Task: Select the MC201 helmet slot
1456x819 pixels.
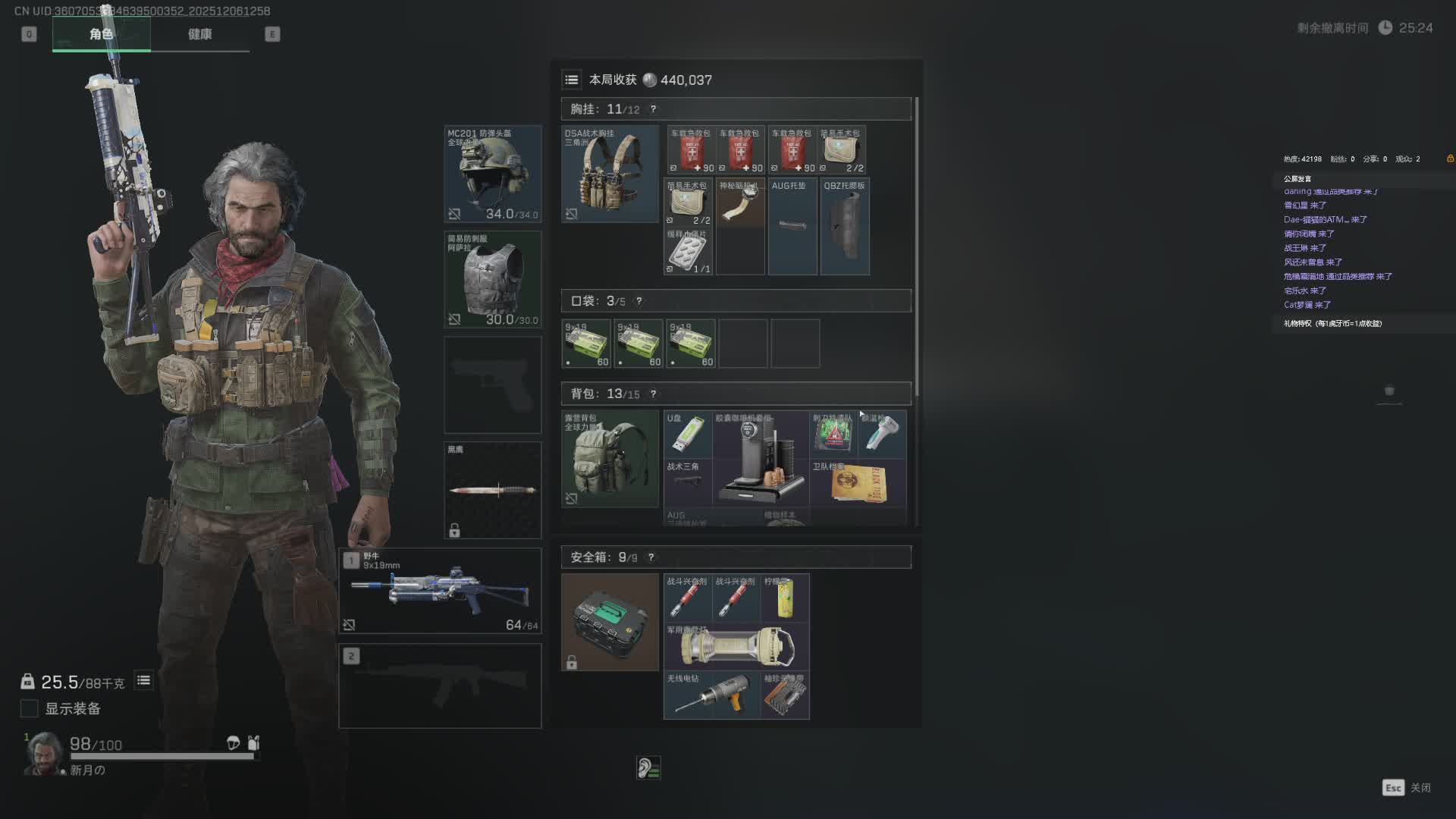Action: coord(492,174)
